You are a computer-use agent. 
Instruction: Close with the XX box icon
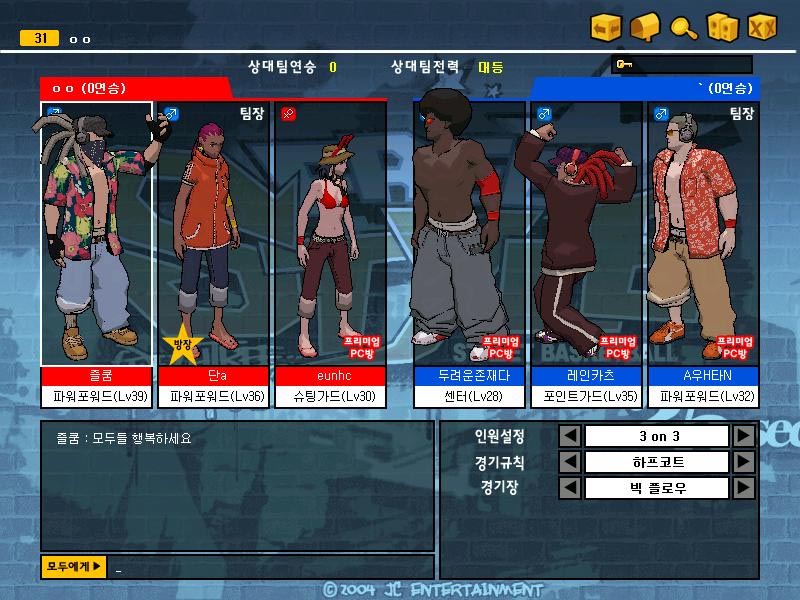tap(763, 27)
